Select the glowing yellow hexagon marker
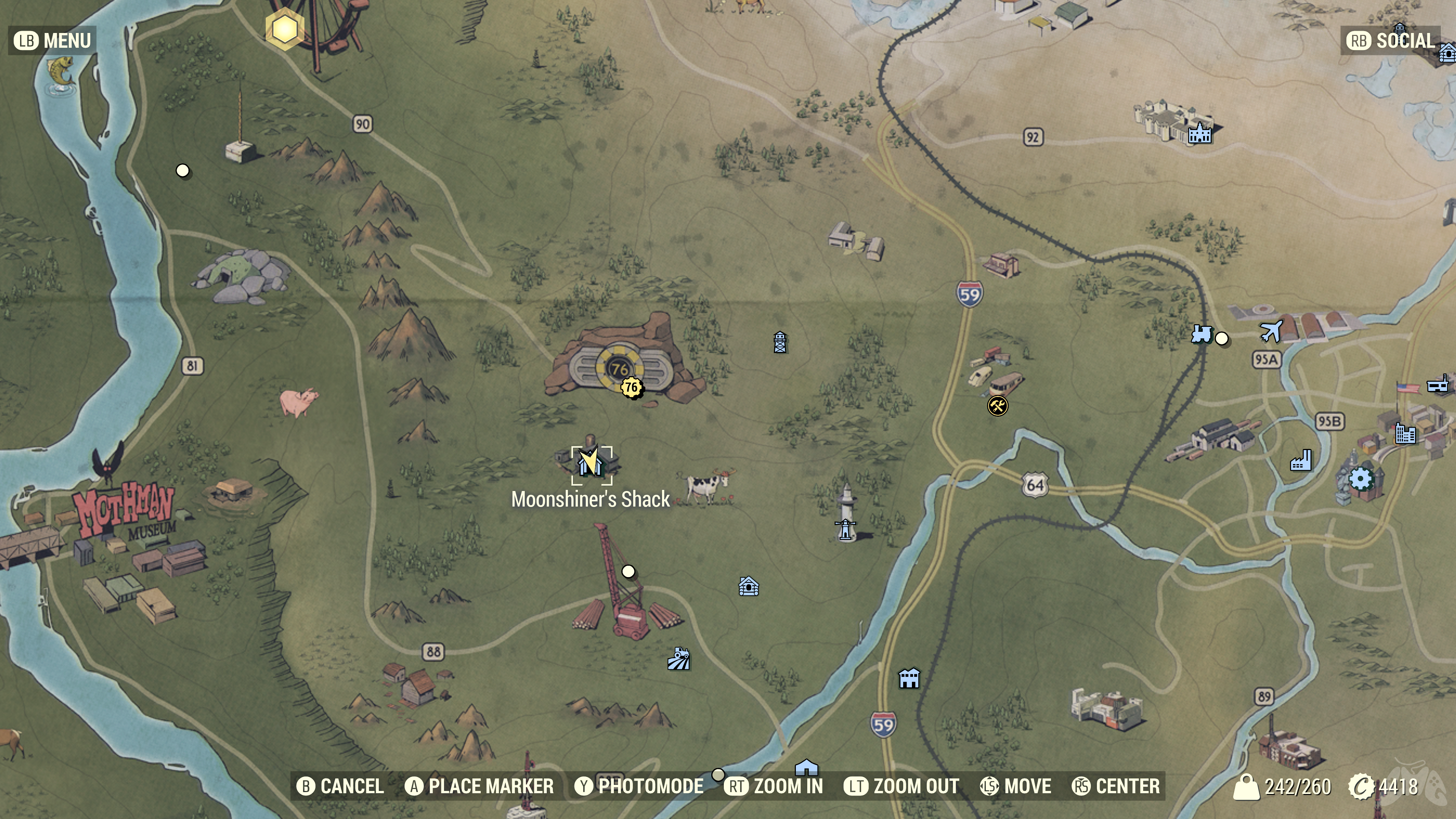Image resolution: width=1456 pixels, height=819 pixels. coord(285,29)
